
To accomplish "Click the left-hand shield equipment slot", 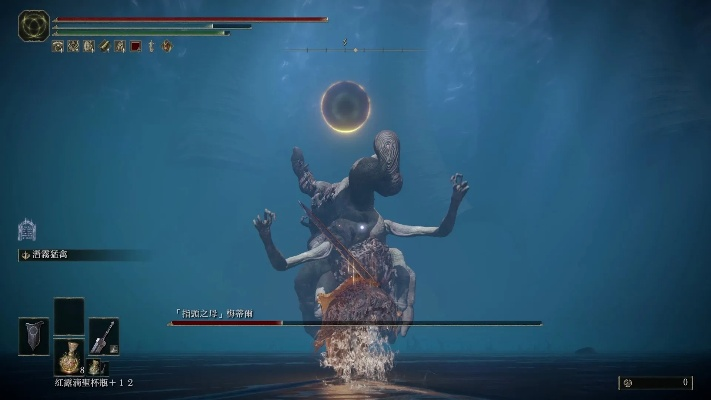I will pos(33,336).
